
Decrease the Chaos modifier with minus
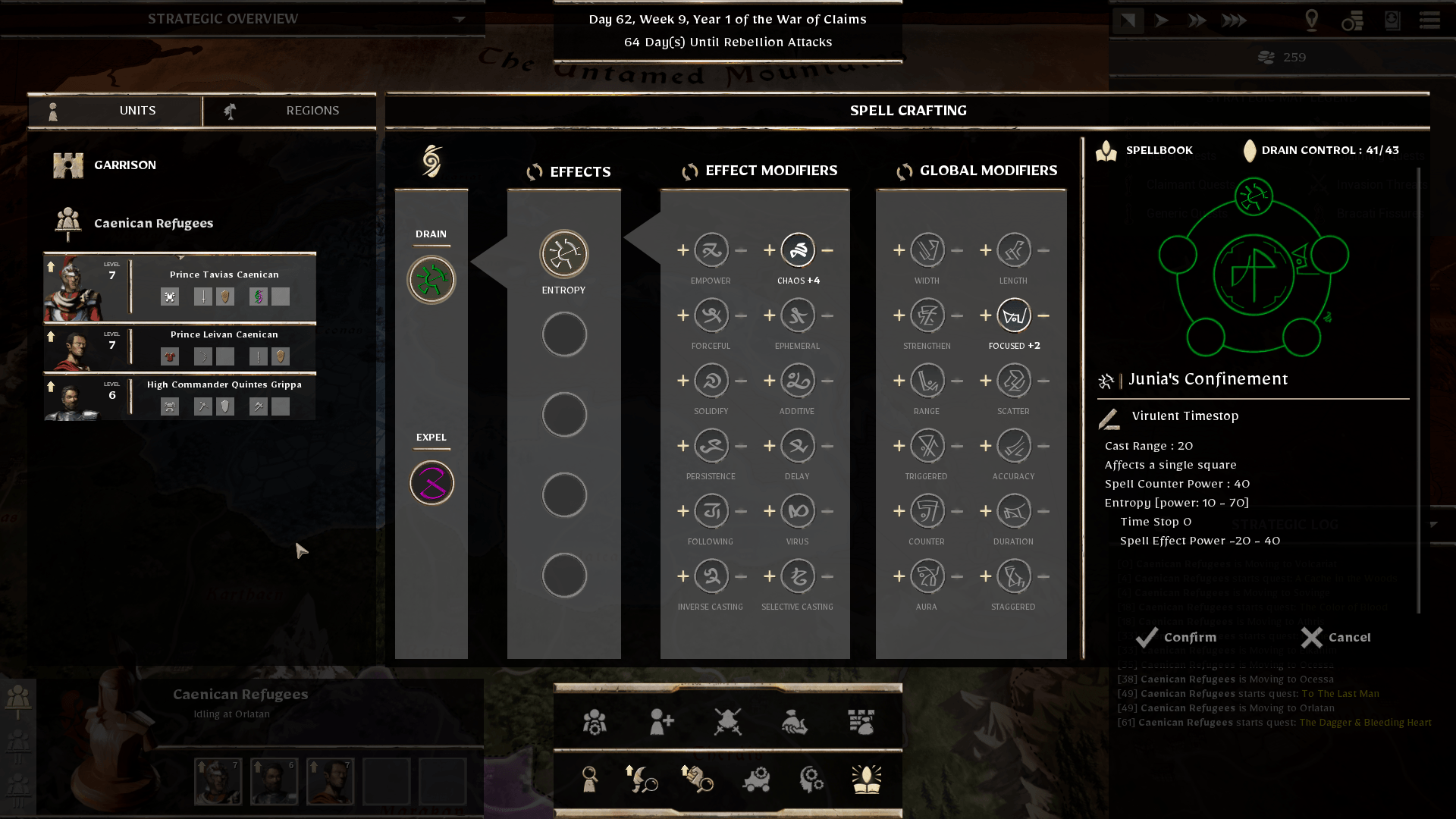coord(827,250)
